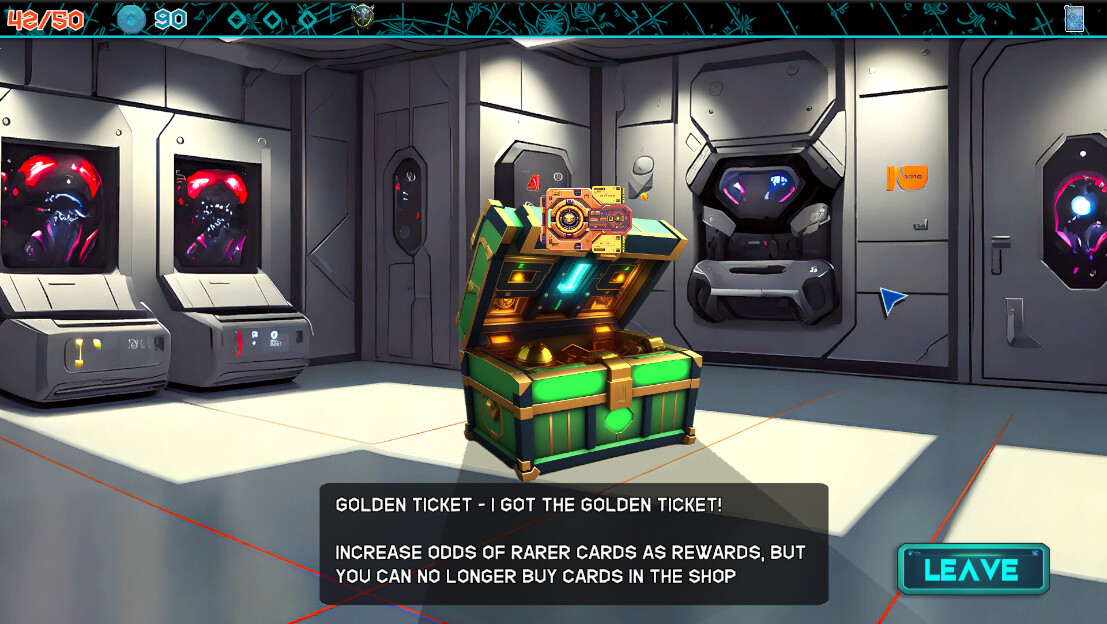This screenshot has height=624, width=1107.
Task: Collect the Golden Ticket from the chest
Action: coord(588,217)
